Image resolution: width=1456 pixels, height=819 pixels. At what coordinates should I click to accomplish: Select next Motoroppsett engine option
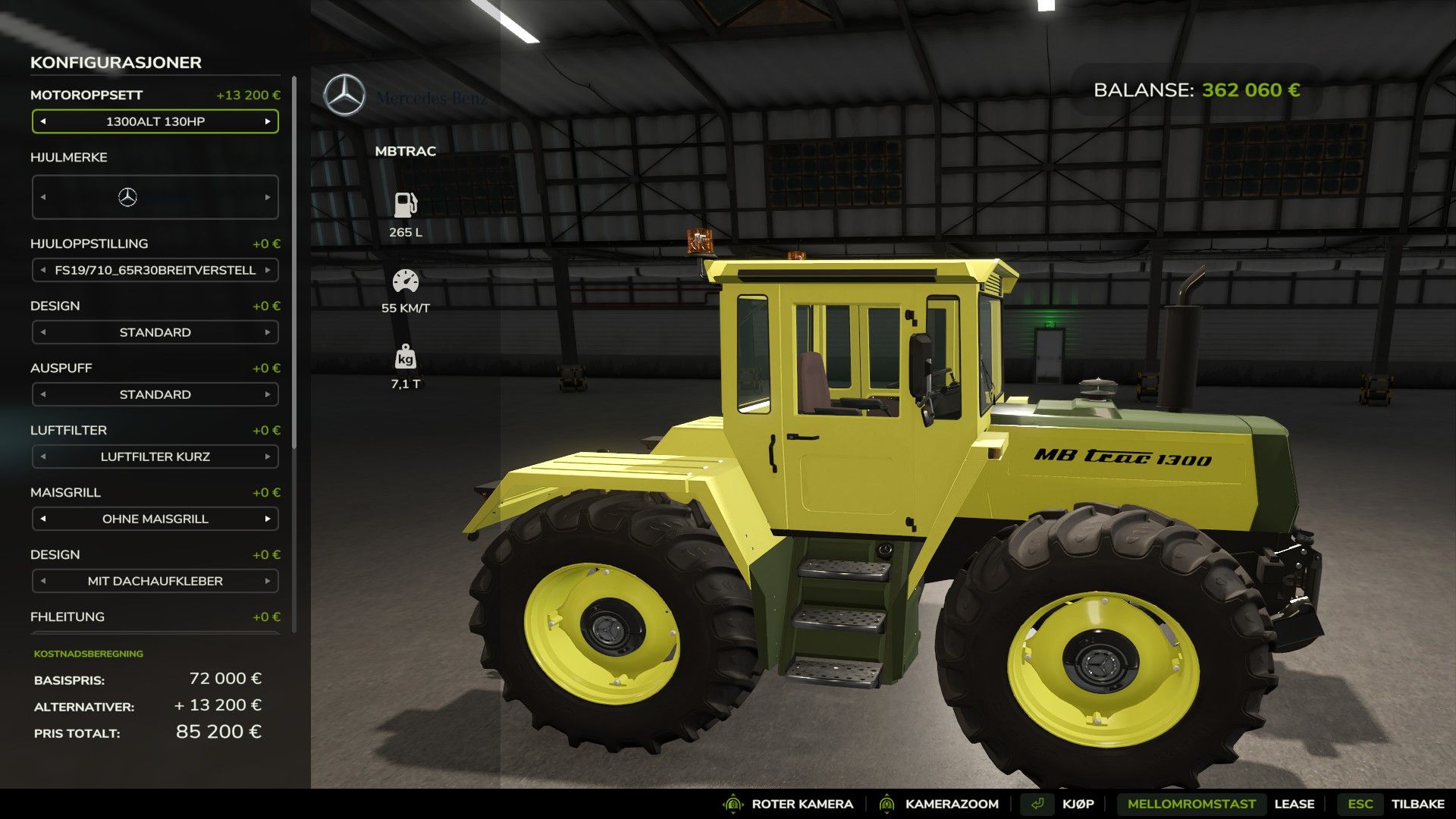[268, 121]
